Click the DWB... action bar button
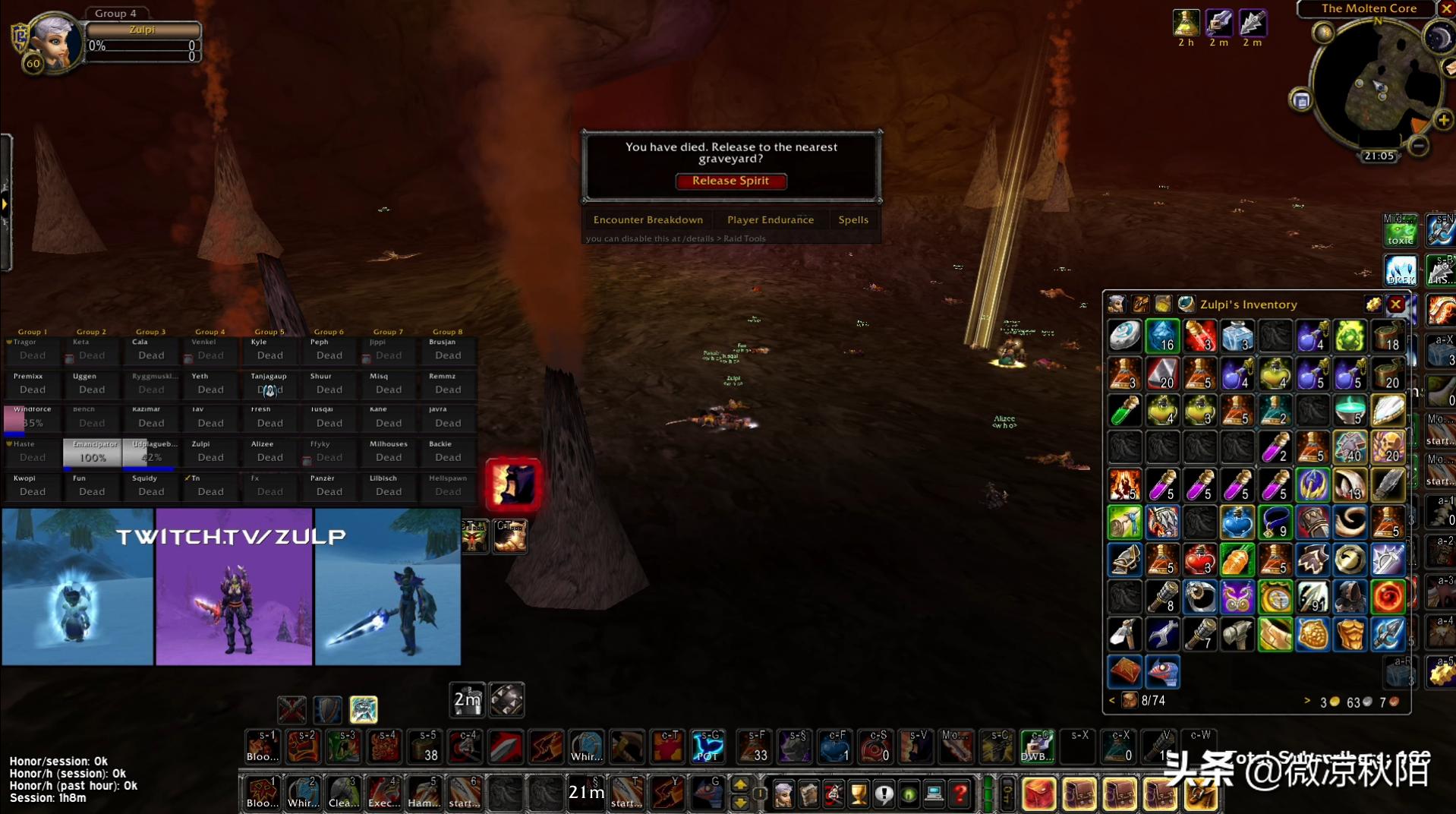 click(1036, 747)
